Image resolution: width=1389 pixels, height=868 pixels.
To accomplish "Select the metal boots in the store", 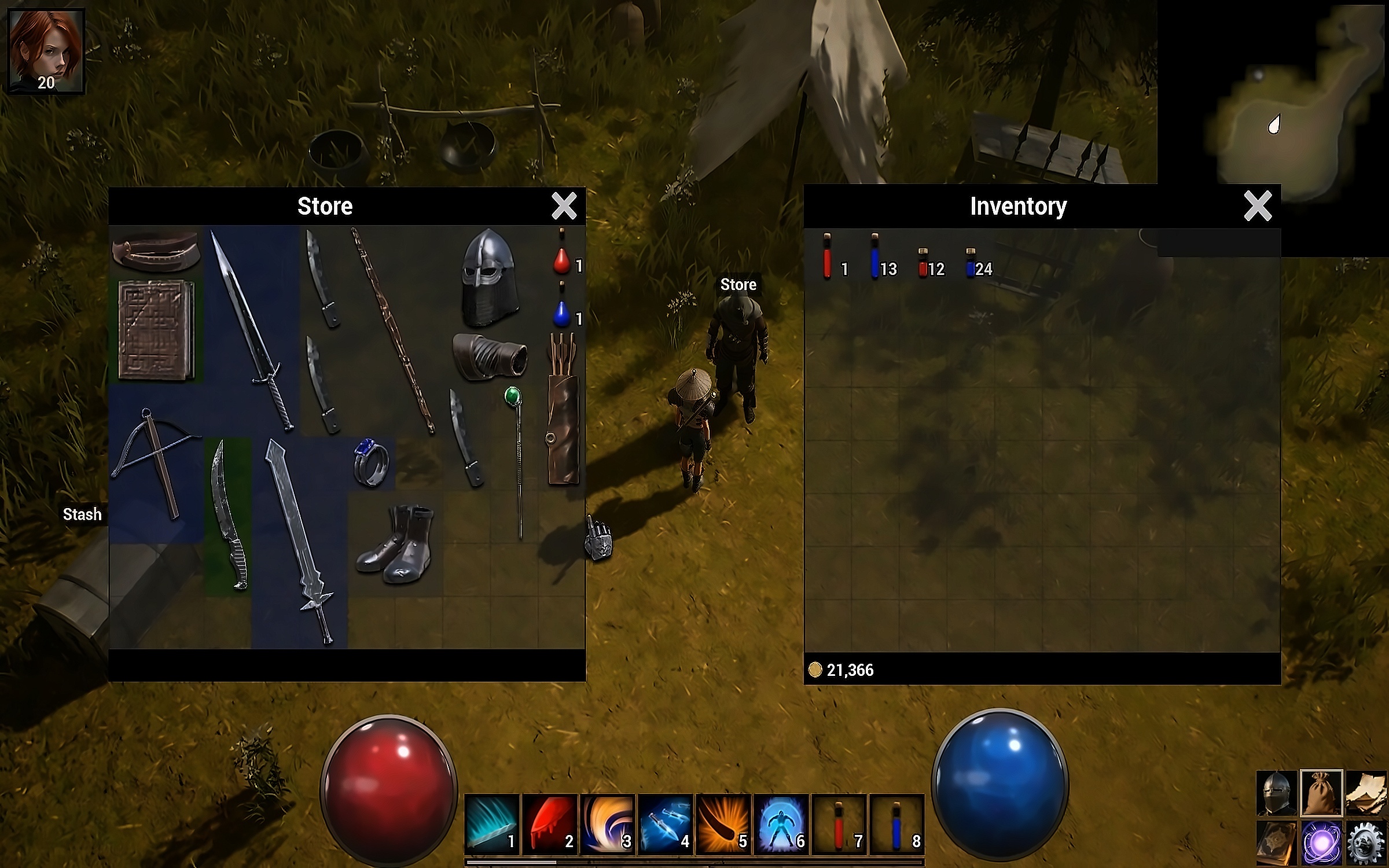I will (395, 544).
